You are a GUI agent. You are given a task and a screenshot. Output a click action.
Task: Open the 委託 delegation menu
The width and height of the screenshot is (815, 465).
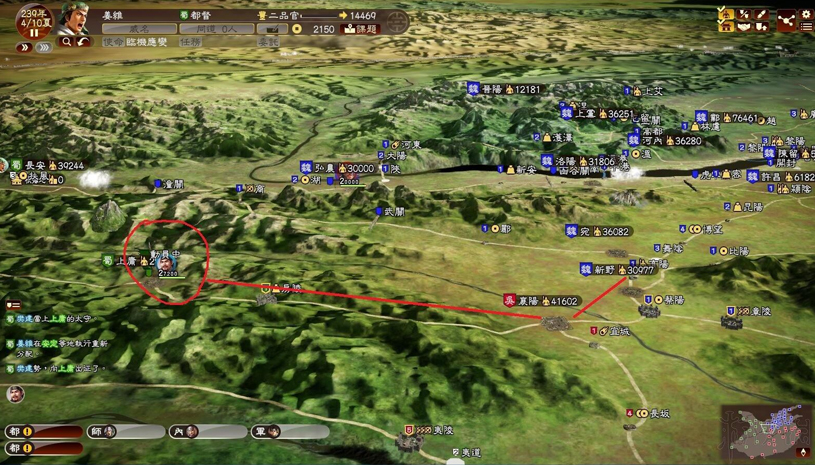click(x=268, y=43)
